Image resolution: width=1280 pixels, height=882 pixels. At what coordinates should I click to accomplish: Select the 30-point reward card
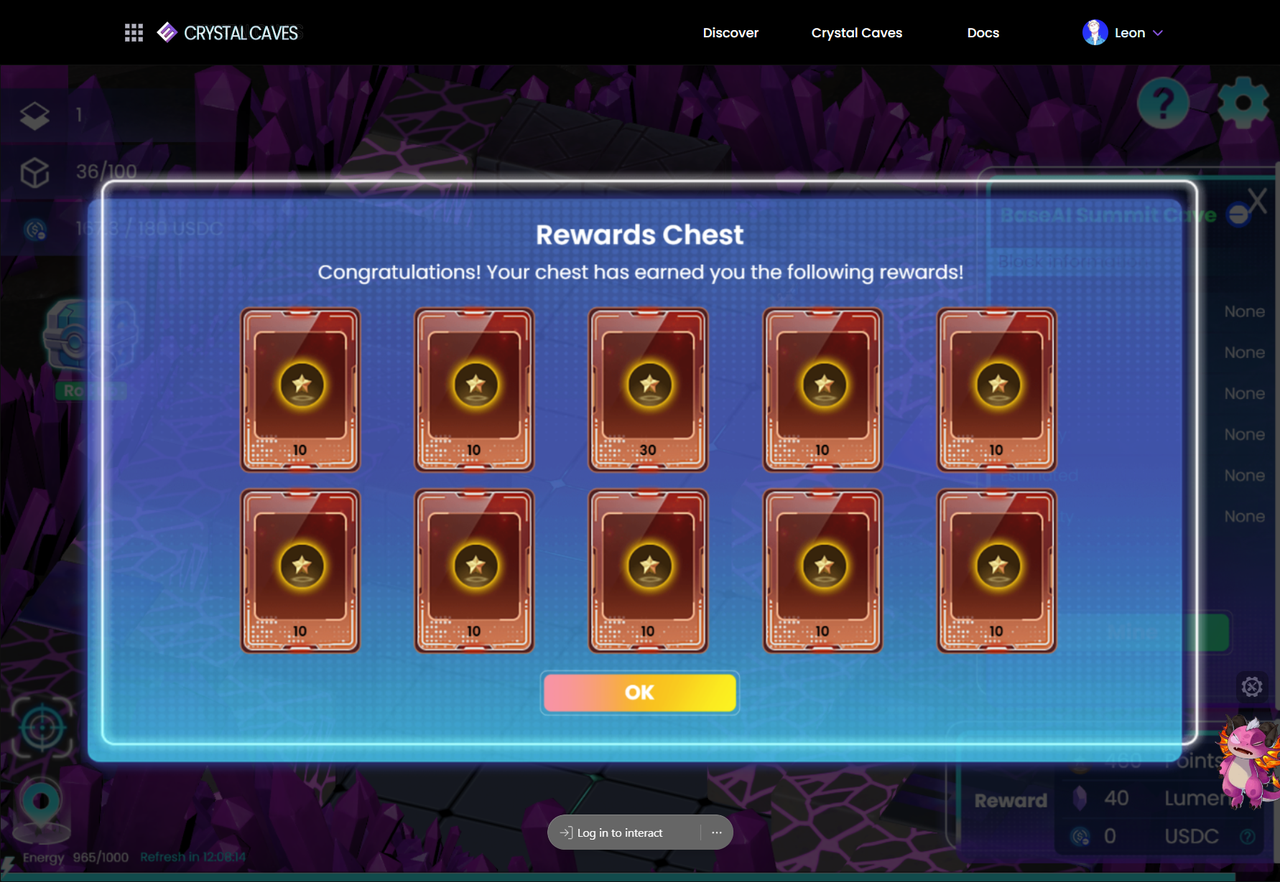(x=648, y=389)
